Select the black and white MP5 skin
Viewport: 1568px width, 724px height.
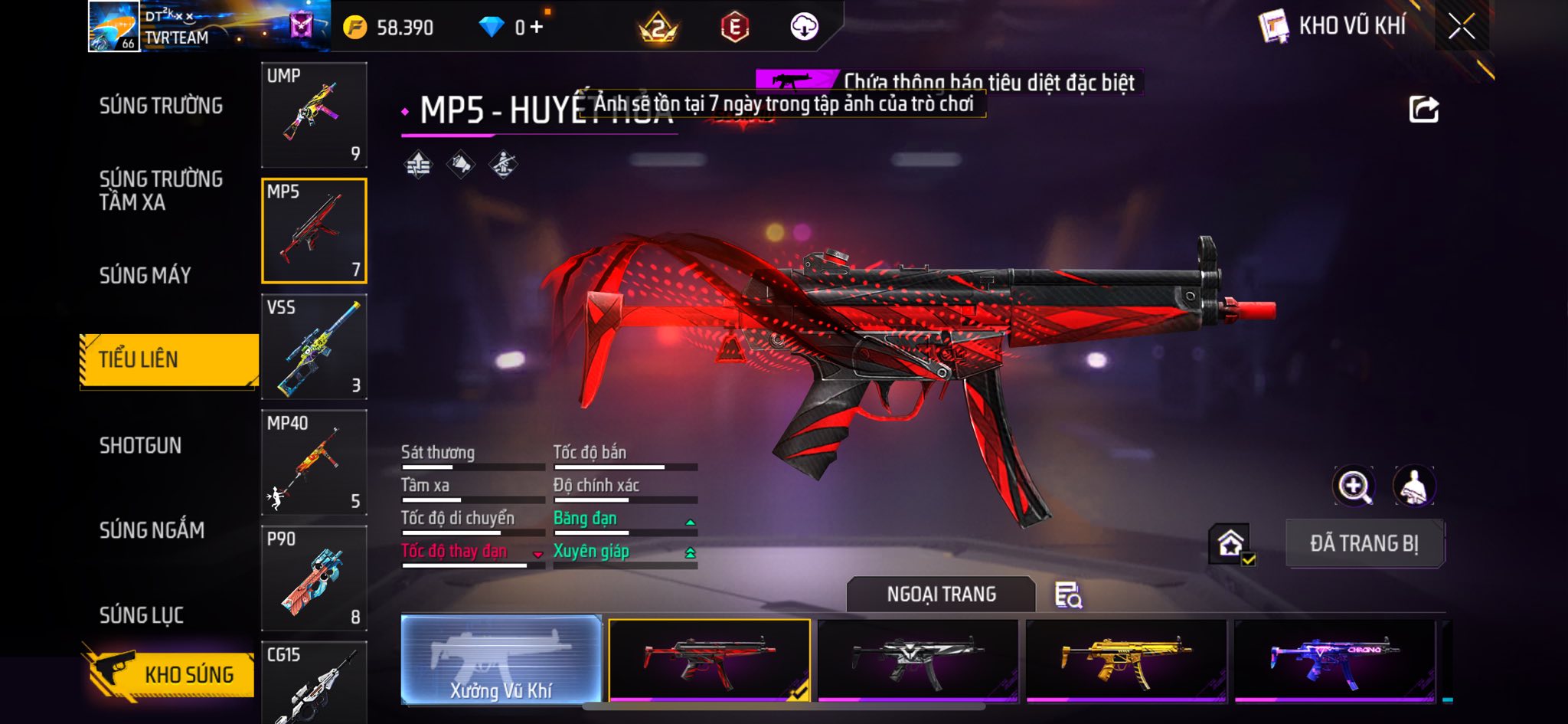(x=917, y=660)
